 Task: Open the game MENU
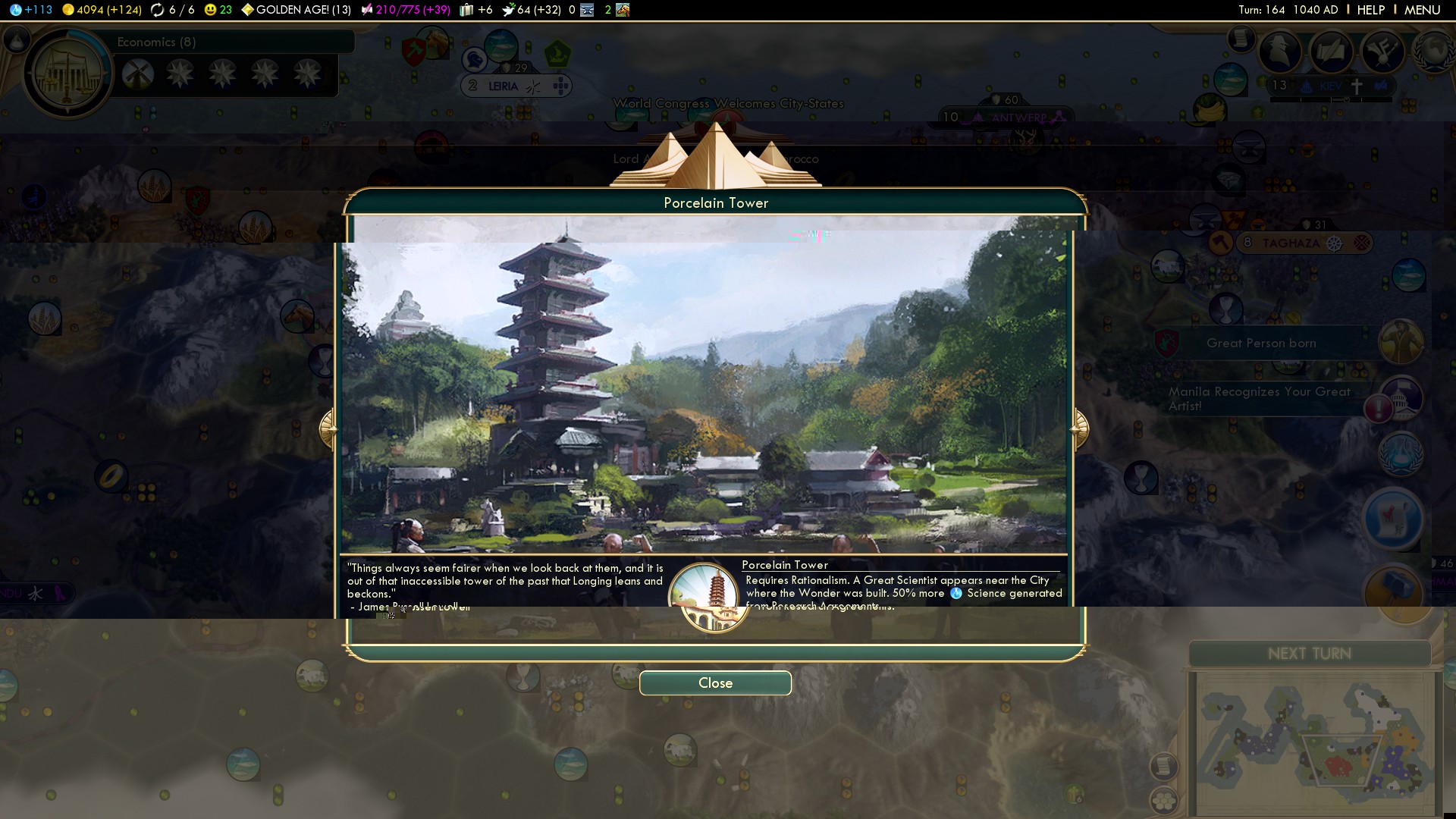tap(1422, 10)
